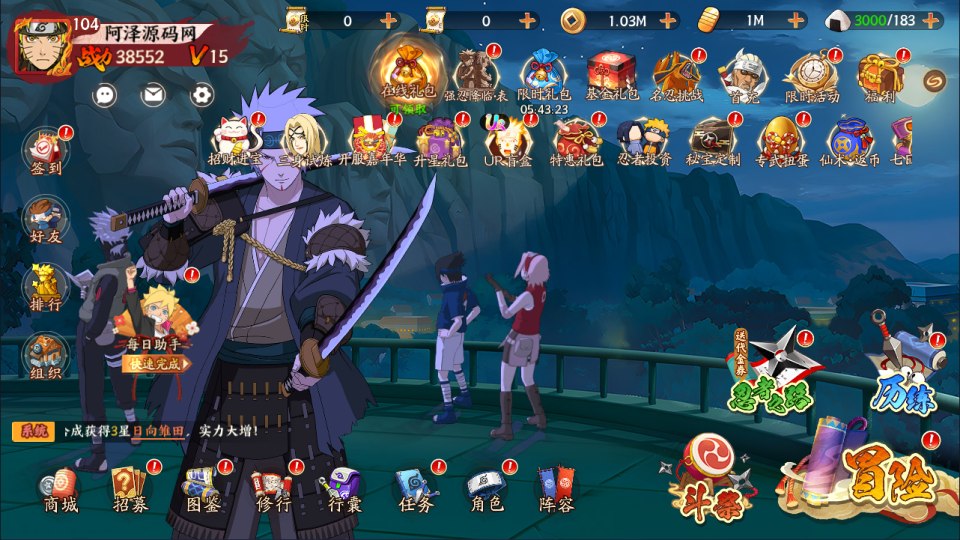Open the 商城 shop menu
Screen dimensions: 960x540
coord(60,490)
